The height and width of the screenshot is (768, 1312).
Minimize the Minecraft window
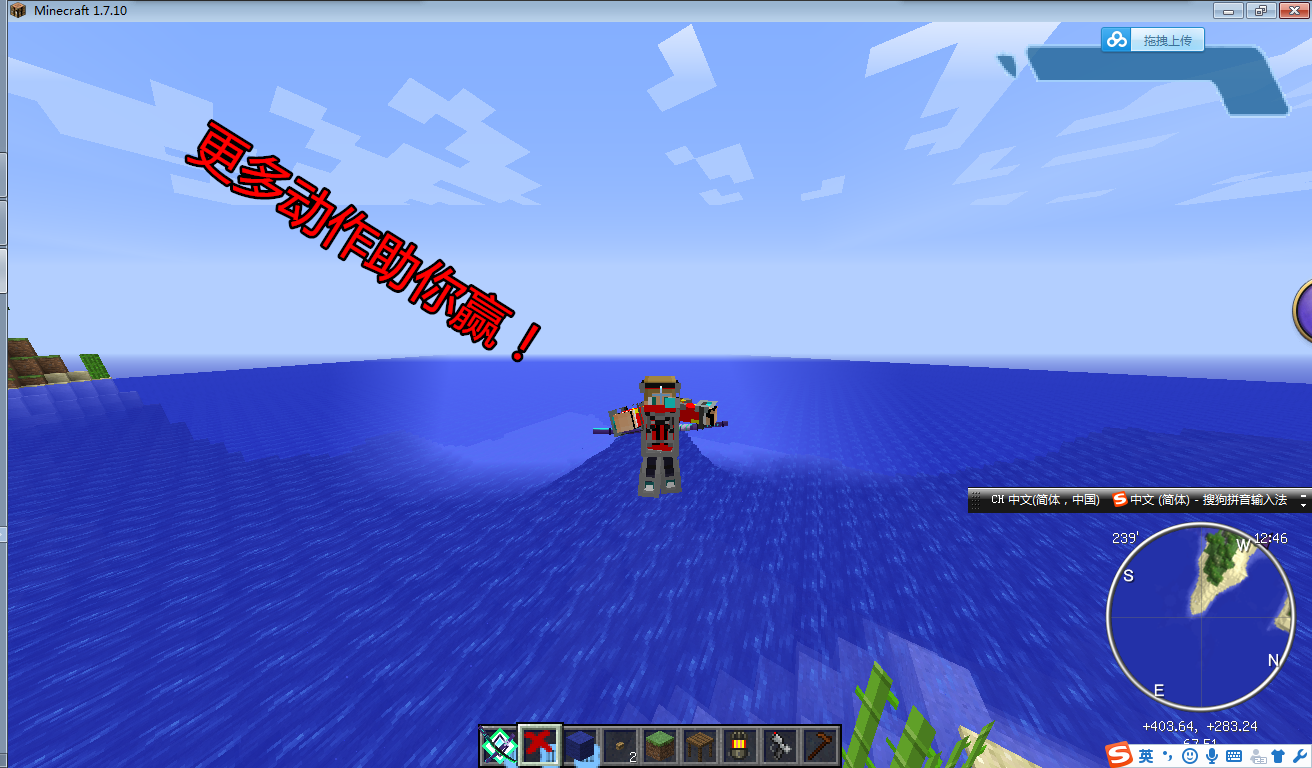[x=1228, y=10]
